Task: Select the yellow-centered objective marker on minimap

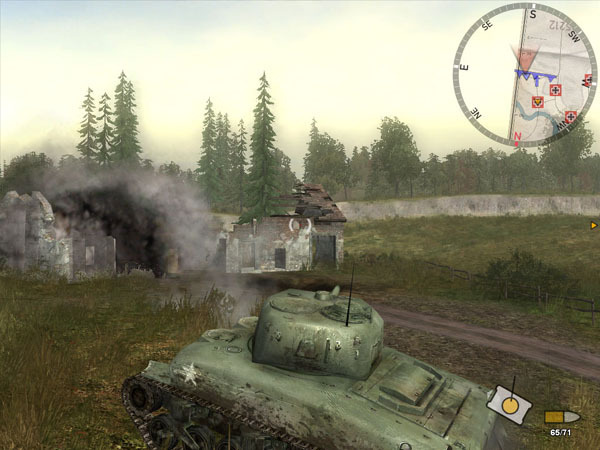Action: (x=537, y=101)
